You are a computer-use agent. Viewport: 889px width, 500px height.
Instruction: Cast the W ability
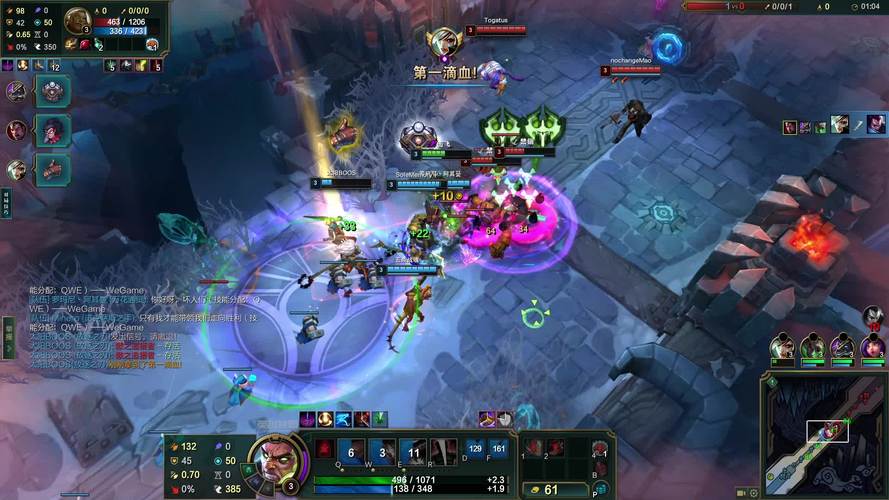click(x=382, y=451)
